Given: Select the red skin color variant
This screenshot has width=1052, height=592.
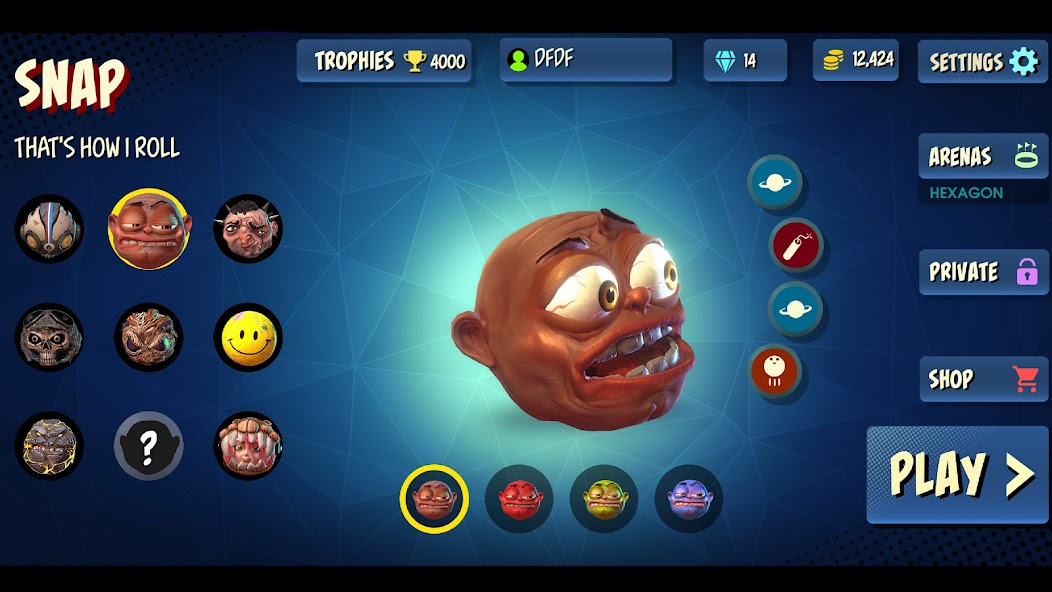Looking at the screenshot, I should [x=519, y=498].
